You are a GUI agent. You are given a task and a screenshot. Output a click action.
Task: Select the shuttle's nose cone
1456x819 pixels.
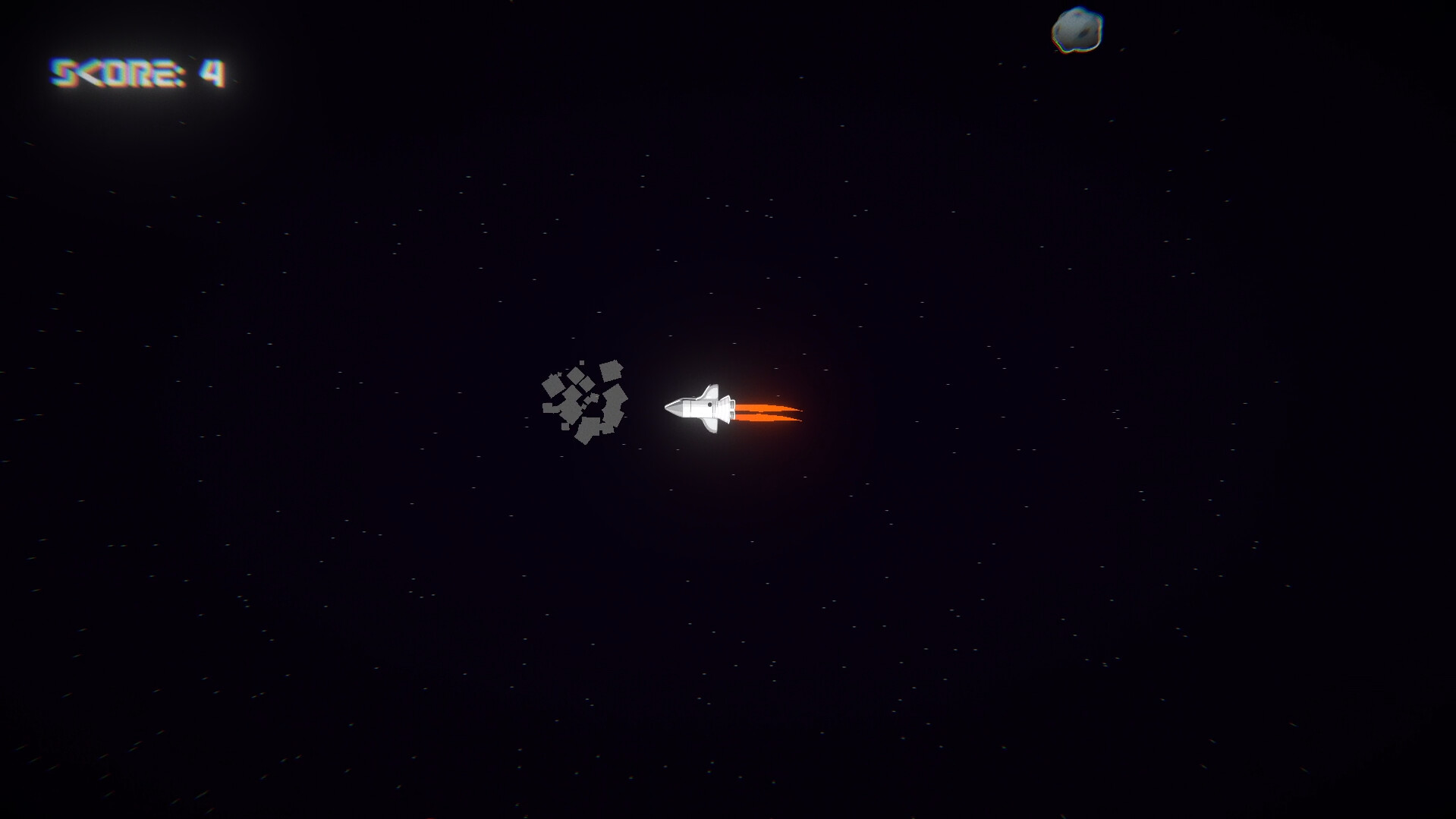click(674, 408)
